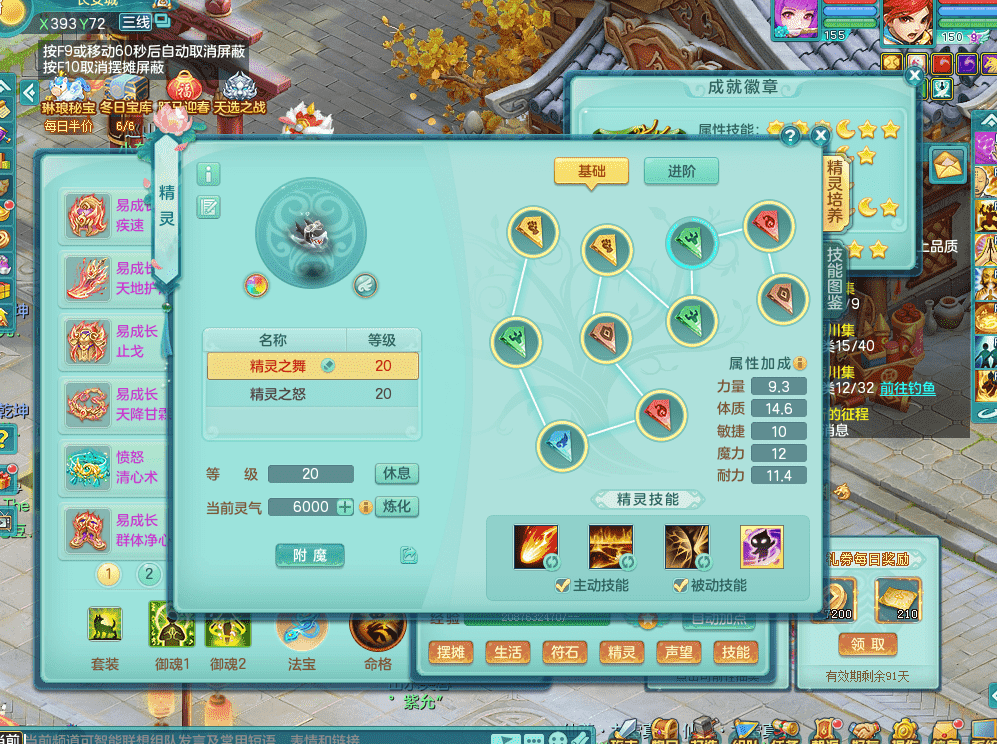Close the 成就徽章 achievement panel
Viewport: 997px width, 744px height.
point(914,75)
